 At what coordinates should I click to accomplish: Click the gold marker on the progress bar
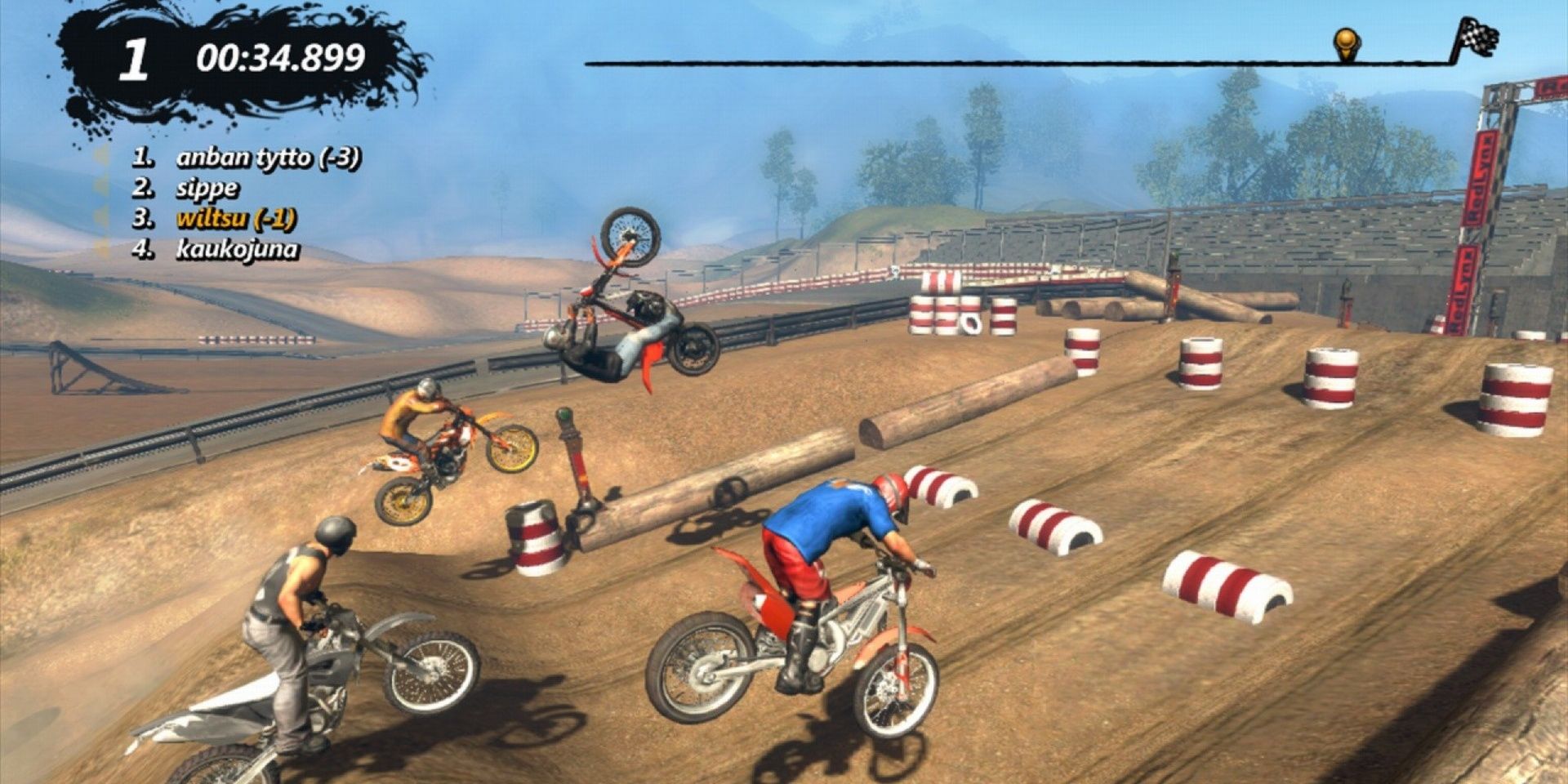click(1346, 42)
